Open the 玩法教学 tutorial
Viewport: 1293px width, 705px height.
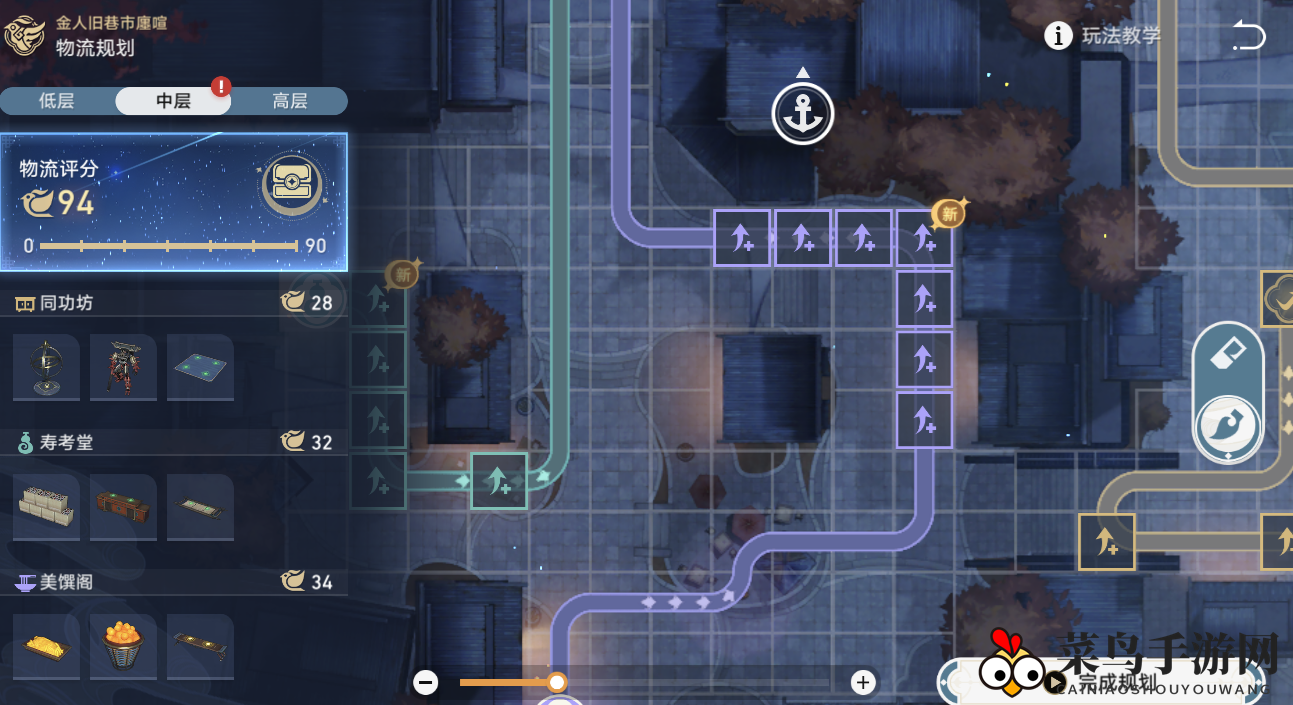click(x=1104, y=36)
